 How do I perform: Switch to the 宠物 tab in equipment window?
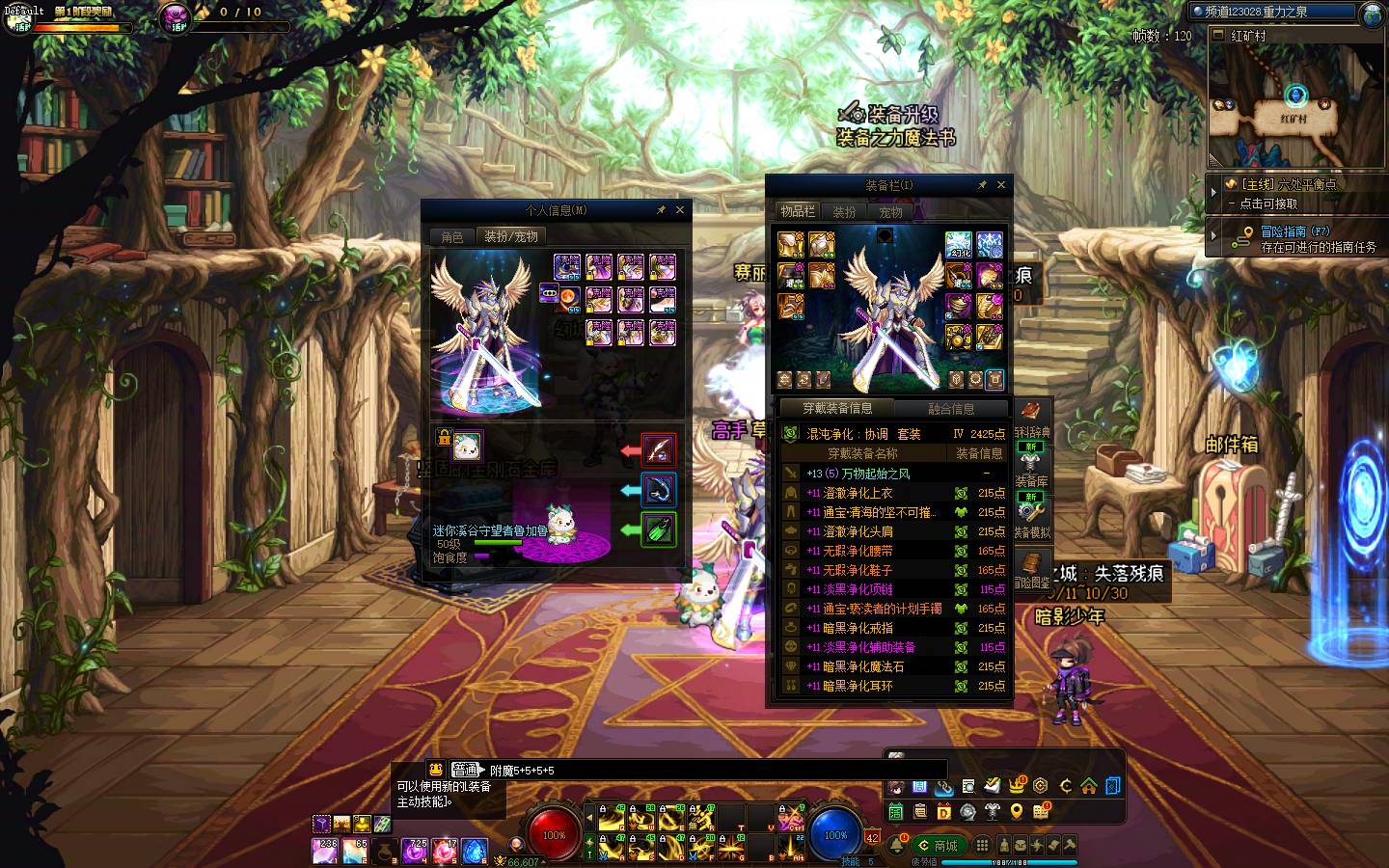(x=890, y=212)
